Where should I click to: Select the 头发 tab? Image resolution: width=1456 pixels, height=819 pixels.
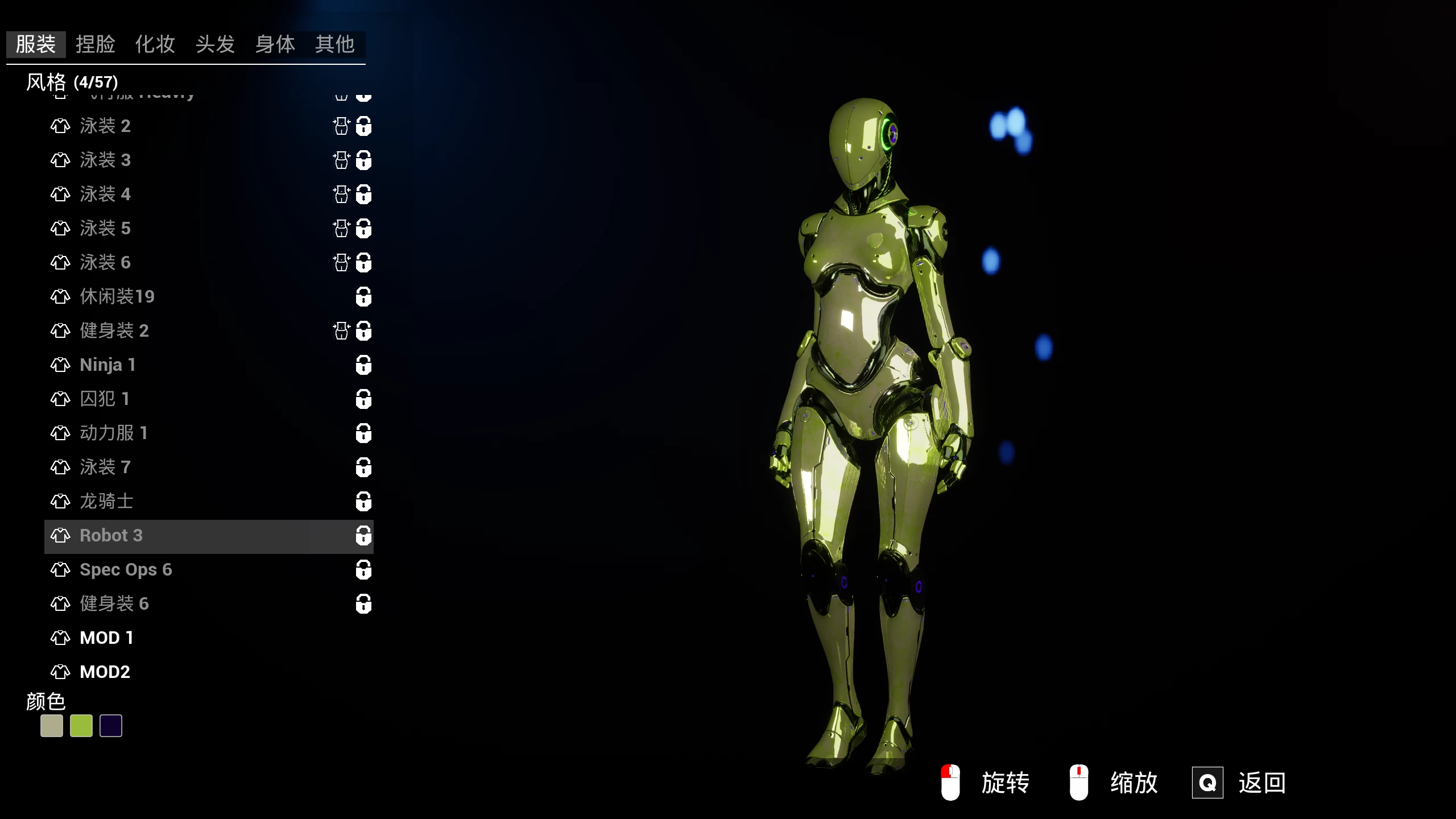(215, 44)
